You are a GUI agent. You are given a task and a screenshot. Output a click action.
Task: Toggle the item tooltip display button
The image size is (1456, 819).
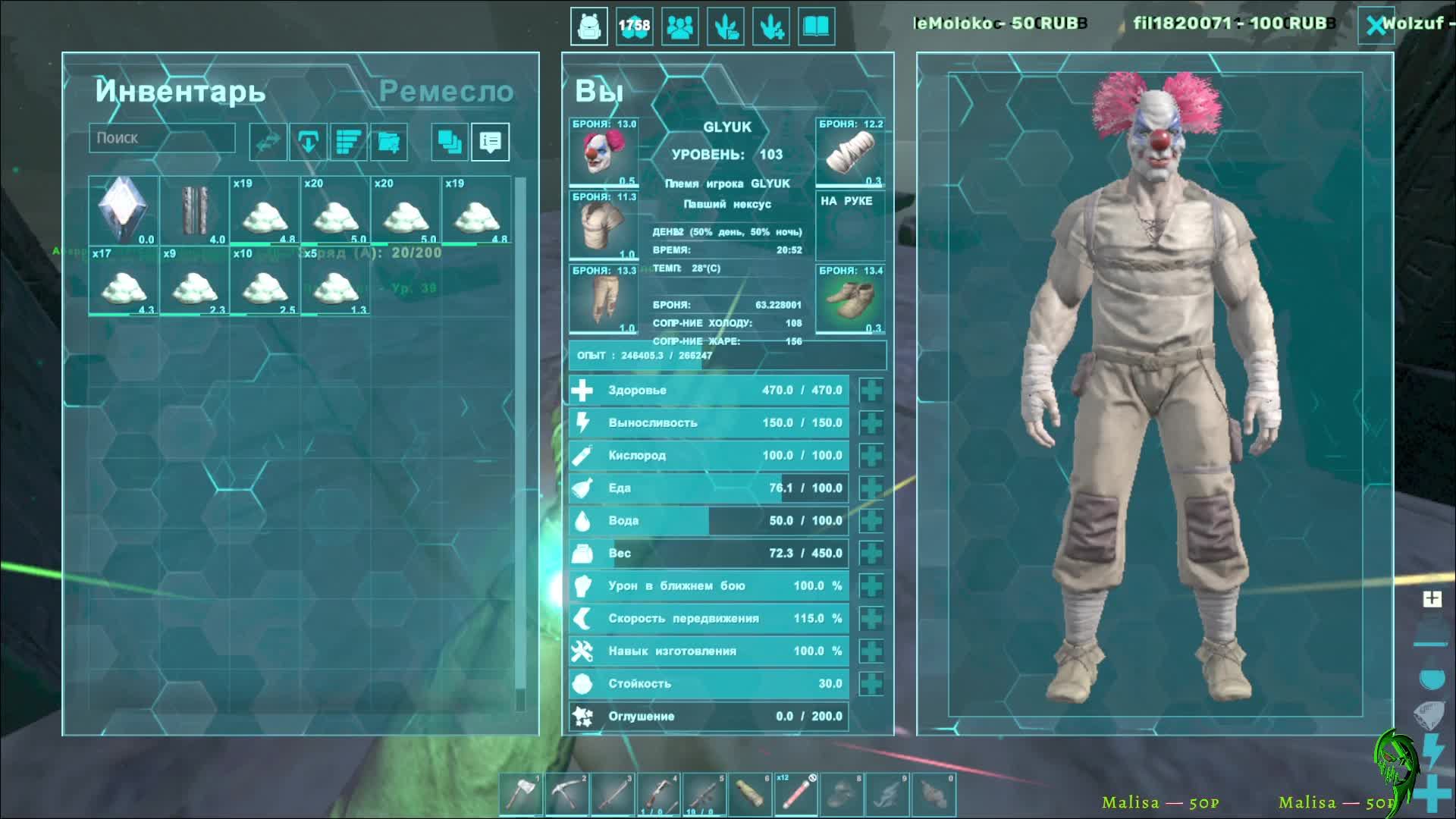(490, 142)
